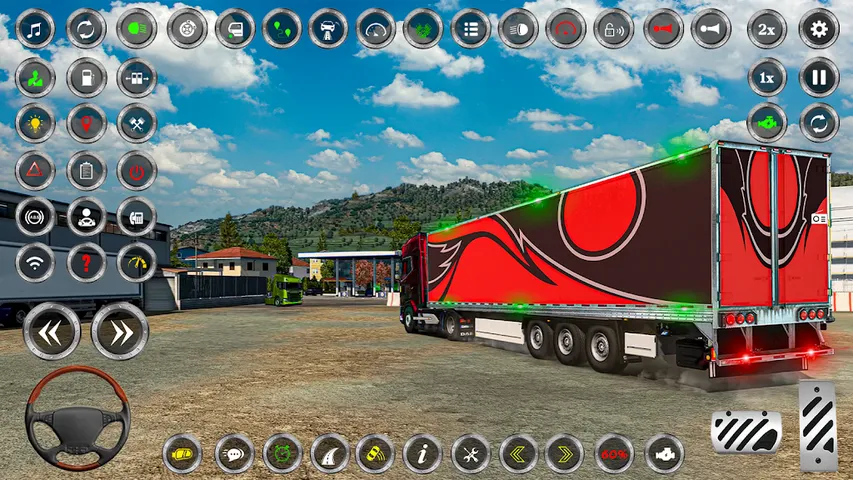Open the list menu icon
853x480 pixels.
471,28
